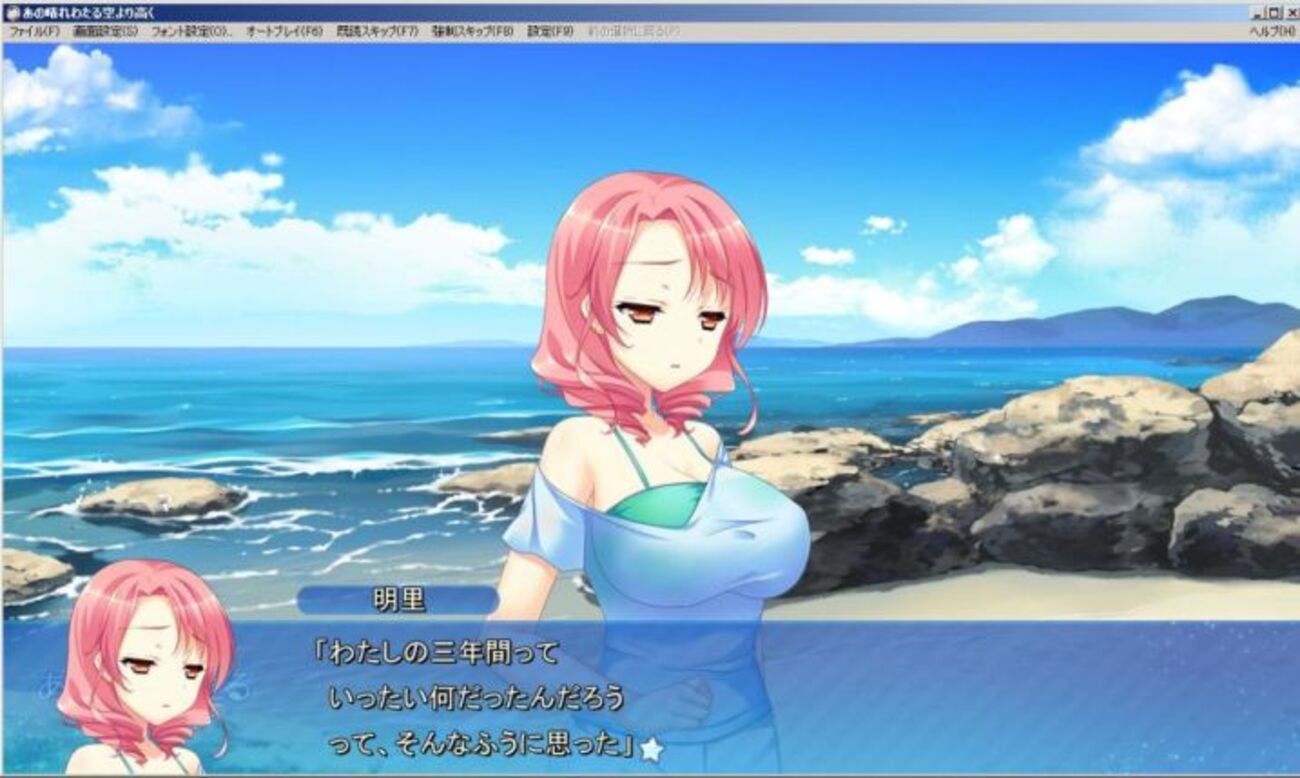Start オートプレイ auto-play mode
The image size is (1300, 778).
[x=284, y=31]
